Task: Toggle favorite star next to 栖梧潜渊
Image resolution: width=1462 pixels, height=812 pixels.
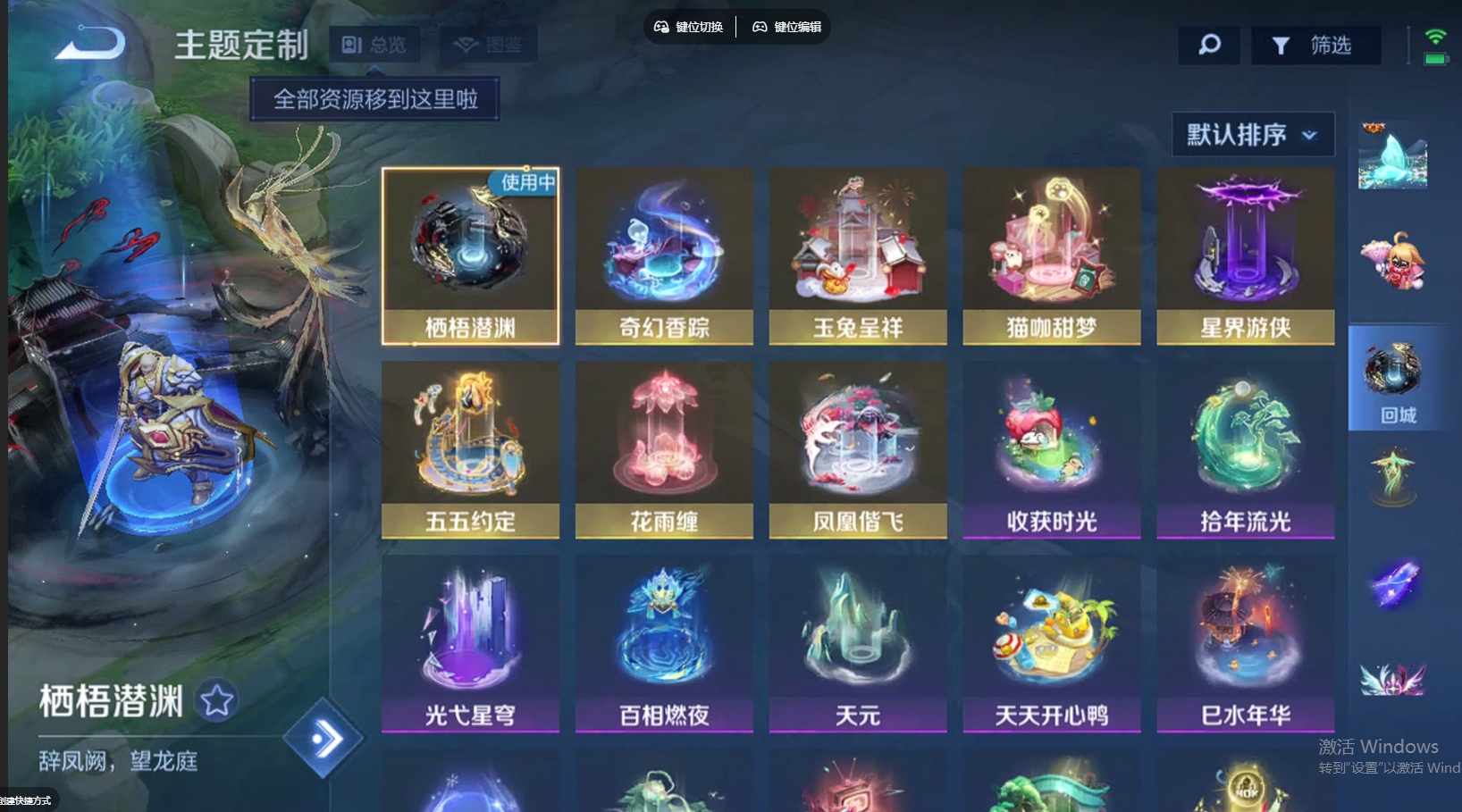Action: coord(215,702)
